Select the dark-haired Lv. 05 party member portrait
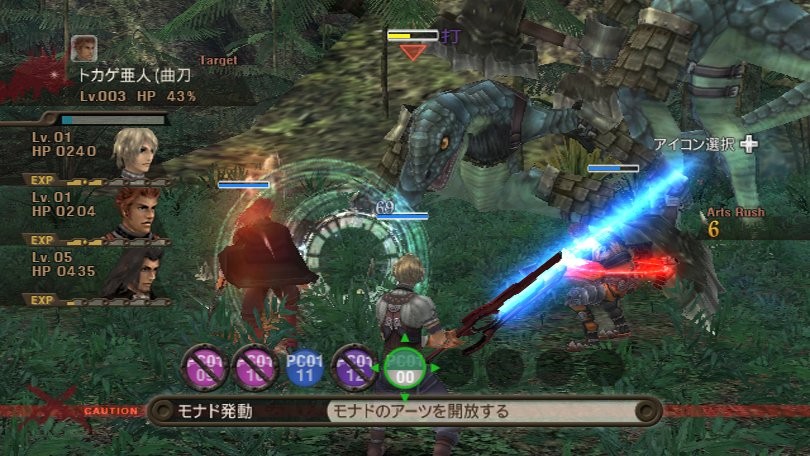Image resolution: width=810 pixels, height=456 pixels. 135,269
